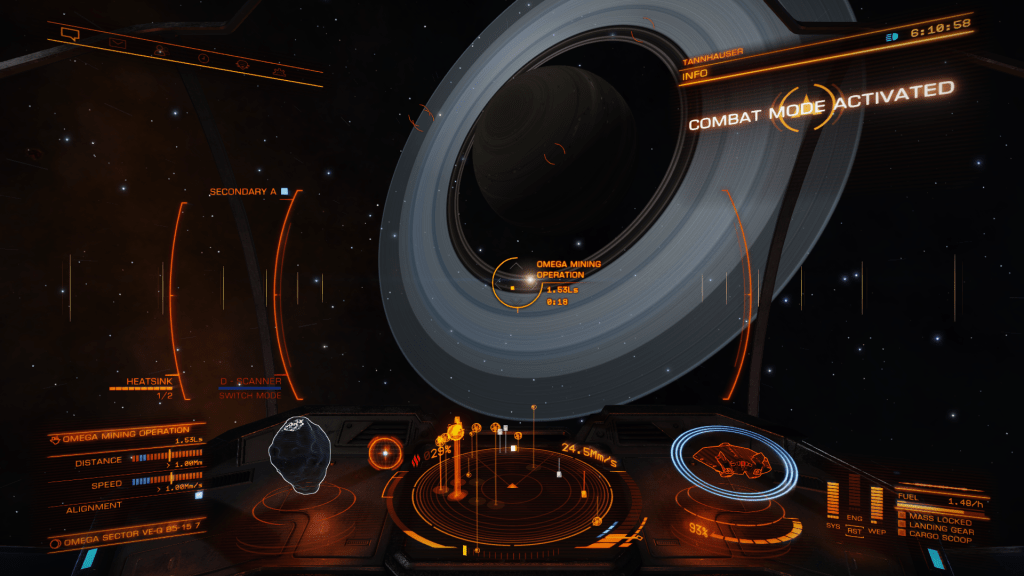The image size is (1024, 576).
Task: Reset power distribution with RST
Action: (855, 532)
